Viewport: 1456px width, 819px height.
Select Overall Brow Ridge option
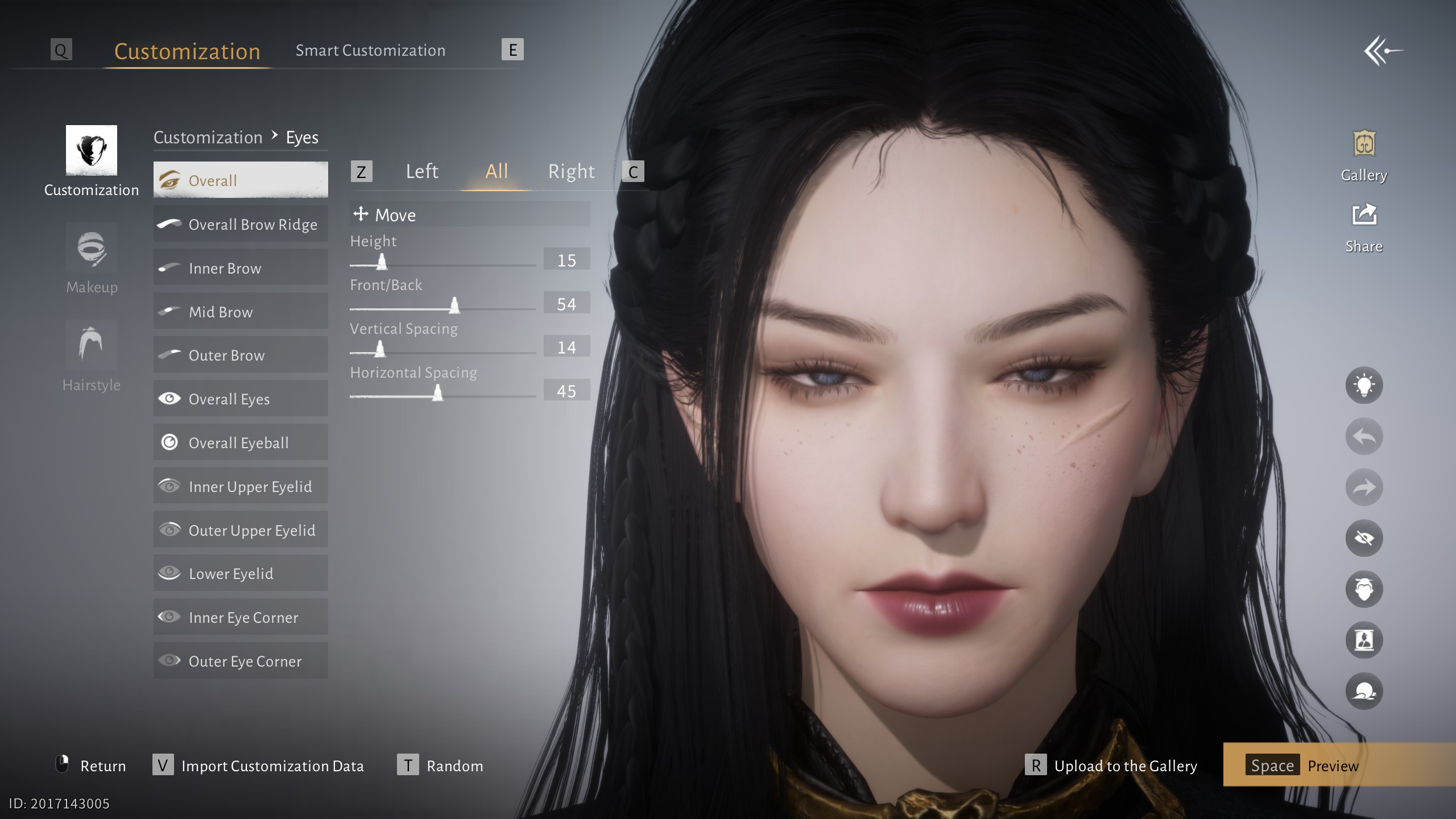(x=241, y=224)
